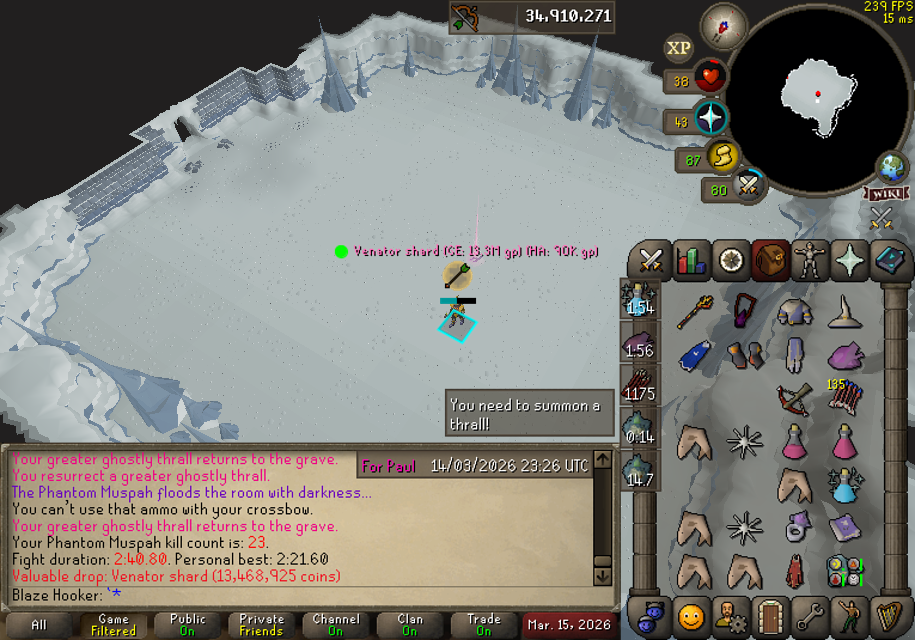Open the Settings wrench tab
This screenshot has width=915, height=640.
(808, 616)
